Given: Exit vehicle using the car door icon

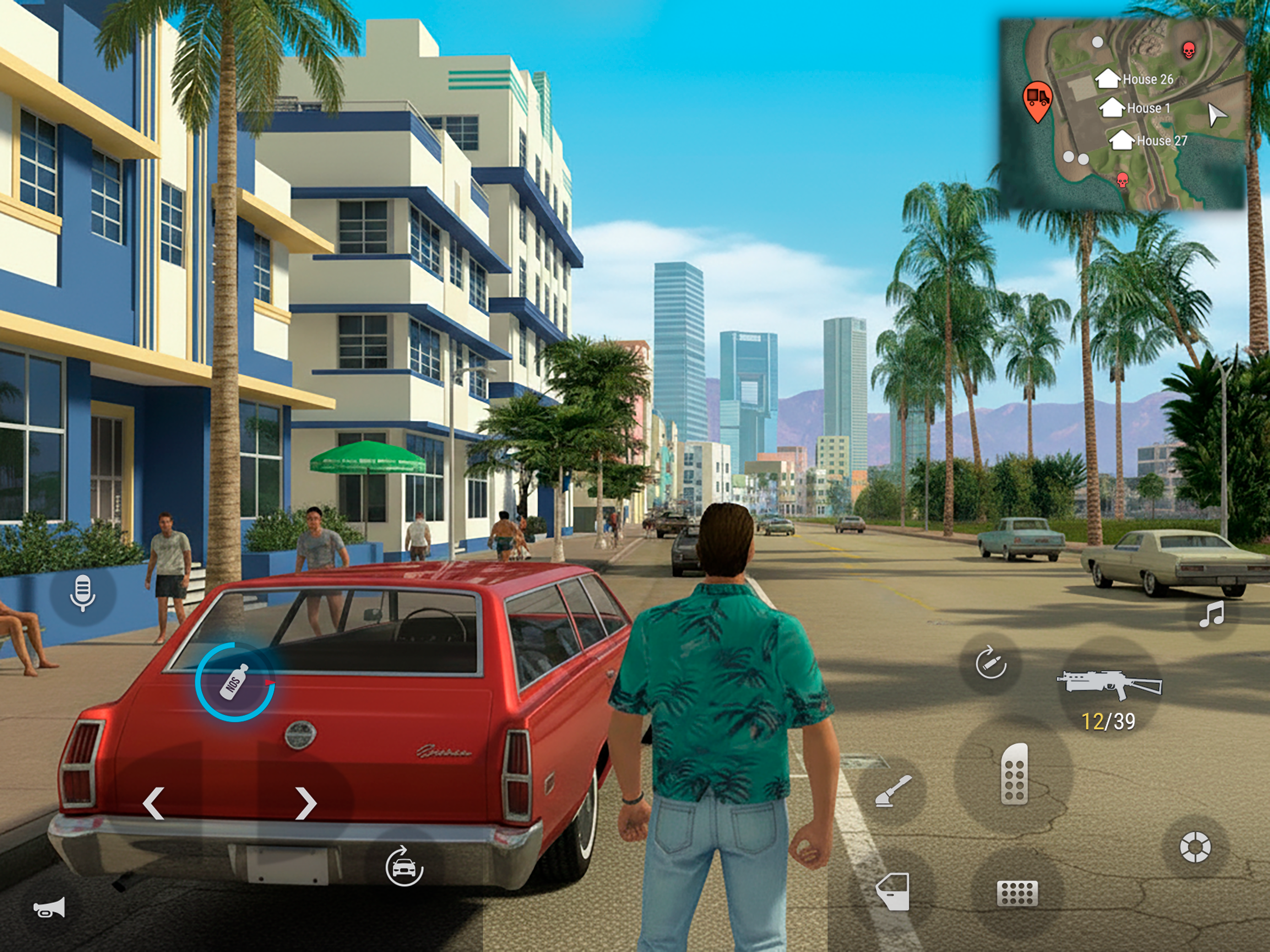Looking at the screenshot, I should (x=893, y=892).
